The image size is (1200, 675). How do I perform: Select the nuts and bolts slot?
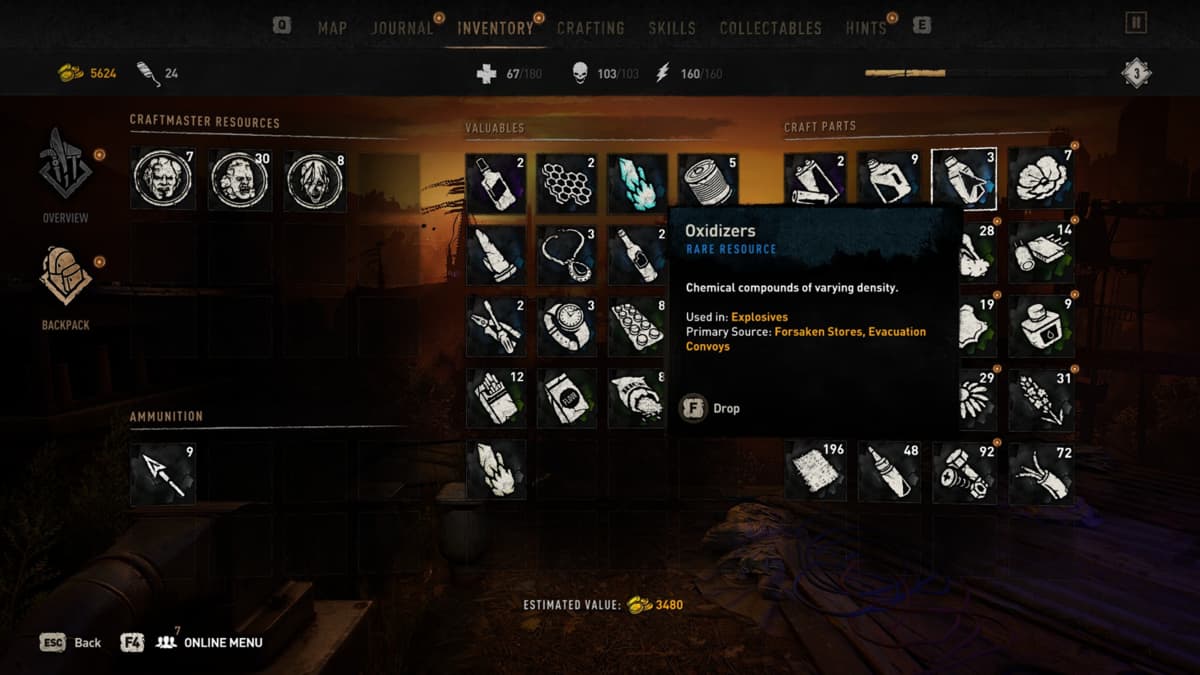[963, 471]
